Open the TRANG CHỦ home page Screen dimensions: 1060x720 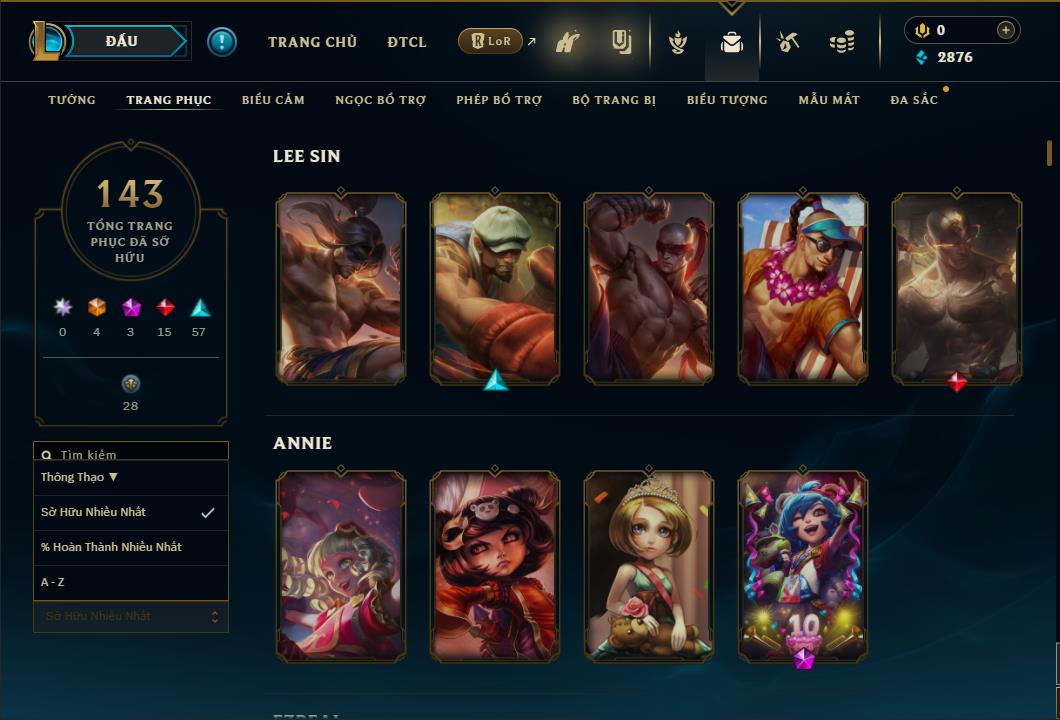312,42
